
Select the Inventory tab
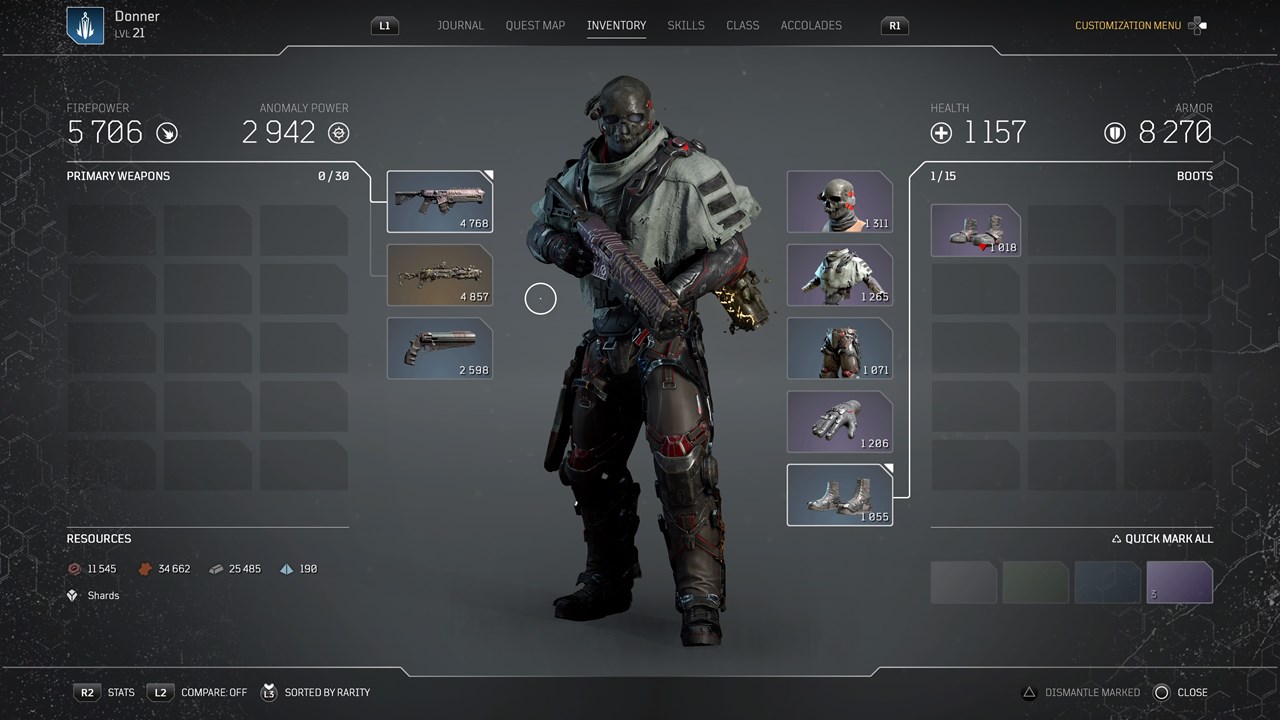click(616, 25)
